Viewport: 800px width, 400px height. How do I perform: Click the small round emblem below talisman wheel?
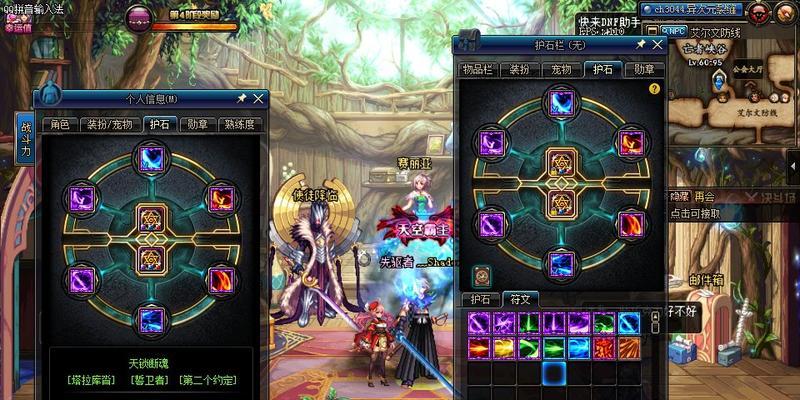pos(482,274)
